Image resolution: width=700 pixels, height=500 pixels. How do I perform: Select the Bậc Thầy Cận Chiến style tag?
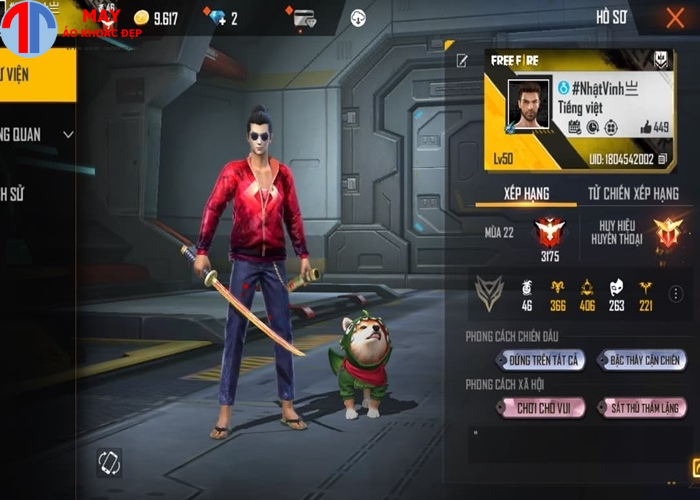coord(645,360)
